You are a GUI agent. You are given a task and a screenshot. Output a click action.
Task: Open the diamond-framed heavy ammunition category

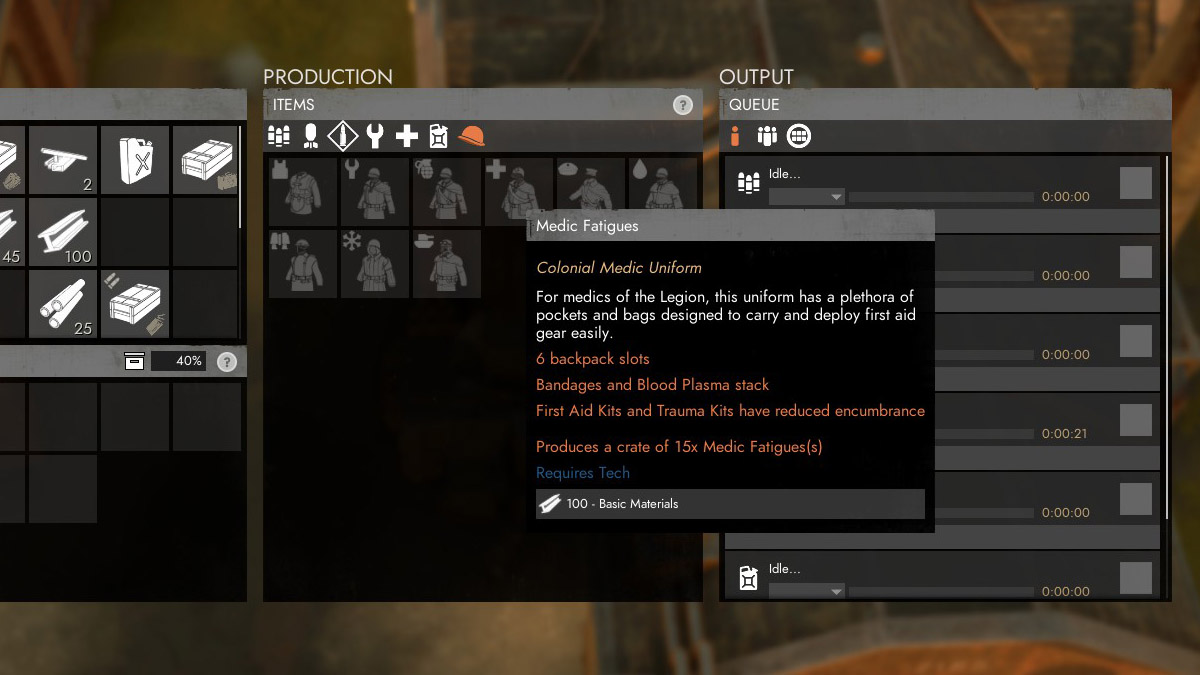pos(342,136)
